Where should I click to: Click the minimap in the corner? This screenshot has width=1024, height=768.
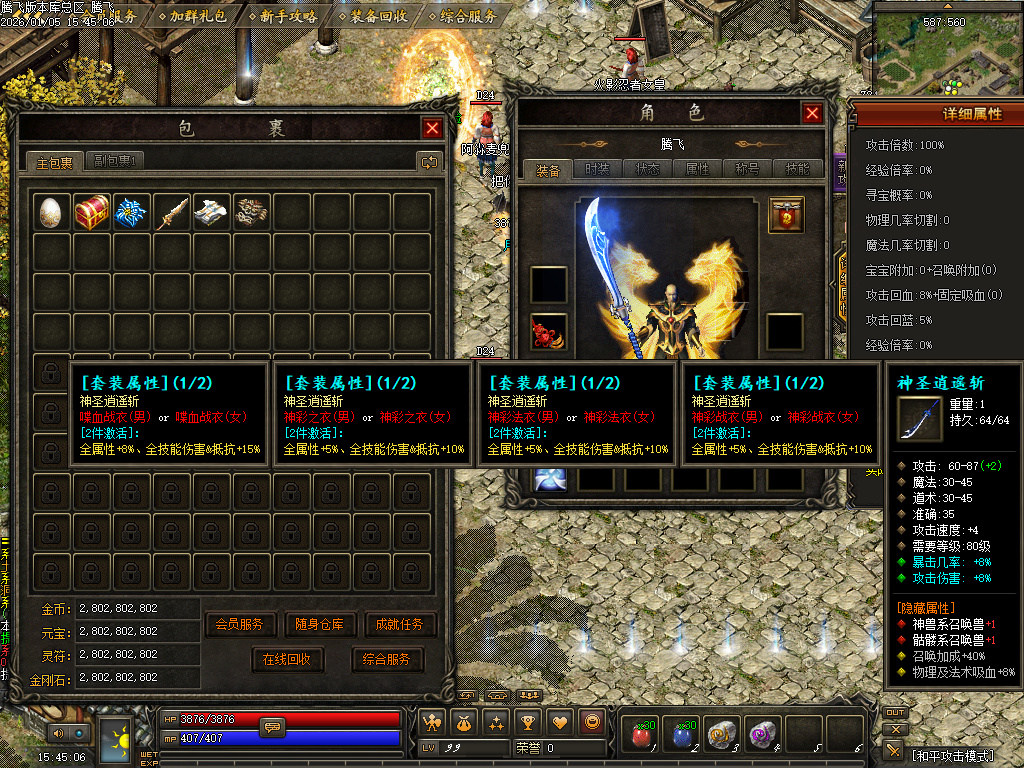tap(946, 48)
